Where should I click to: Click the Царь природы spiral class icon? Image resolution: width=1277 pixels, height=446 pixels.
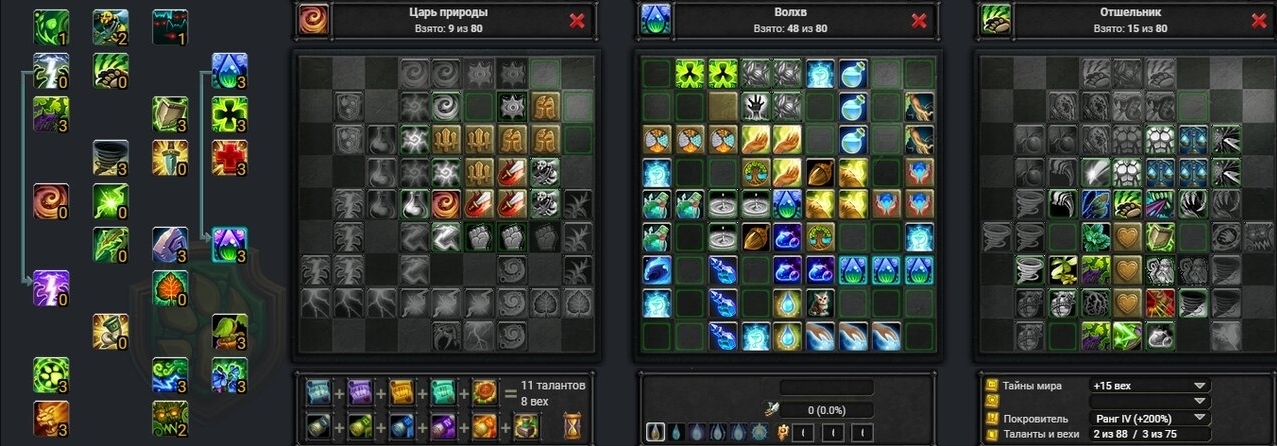pyautogui.click(x=312, y=20)
